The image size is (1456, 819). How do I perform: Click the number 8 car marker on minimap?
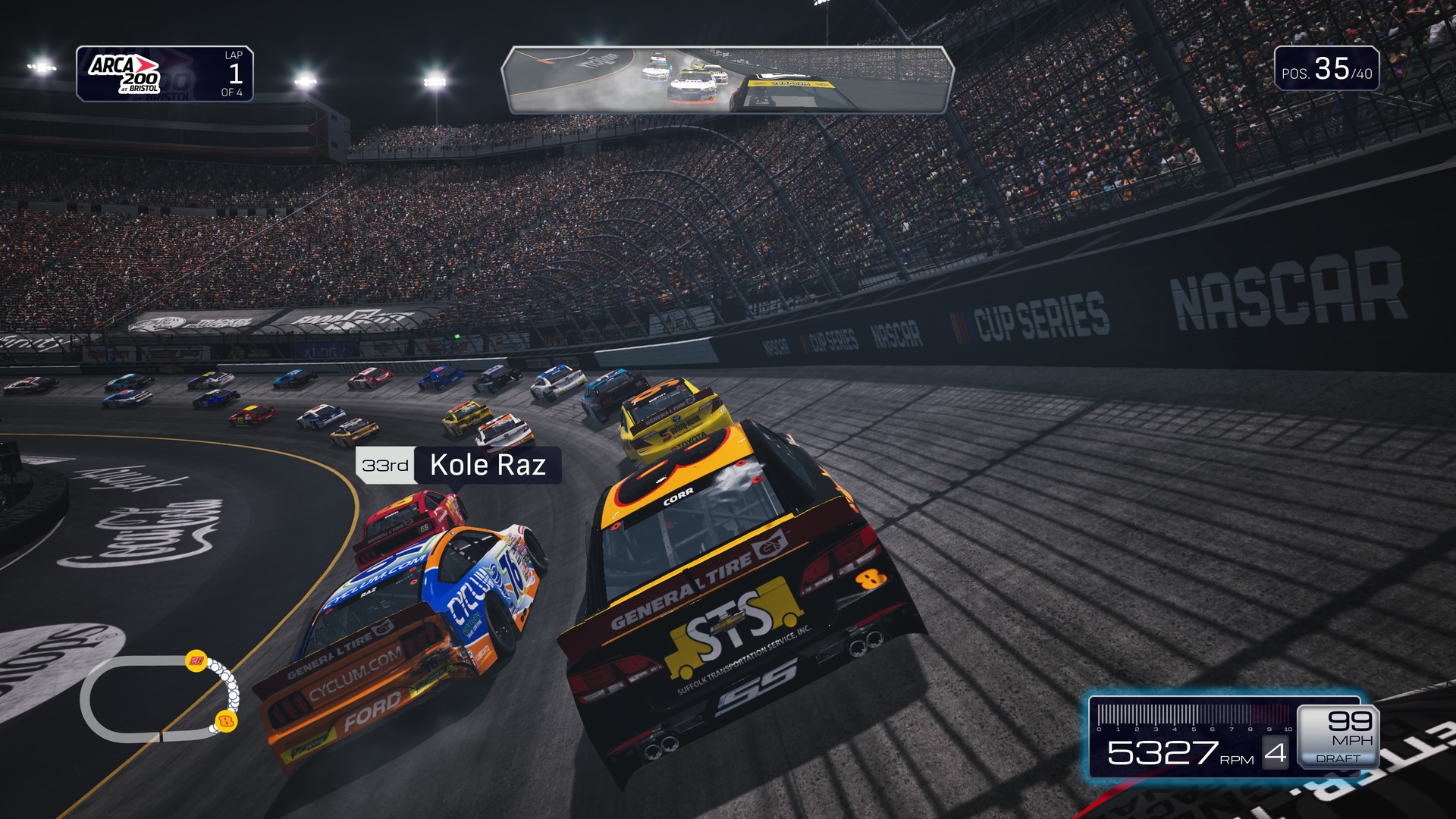(225, 721)
